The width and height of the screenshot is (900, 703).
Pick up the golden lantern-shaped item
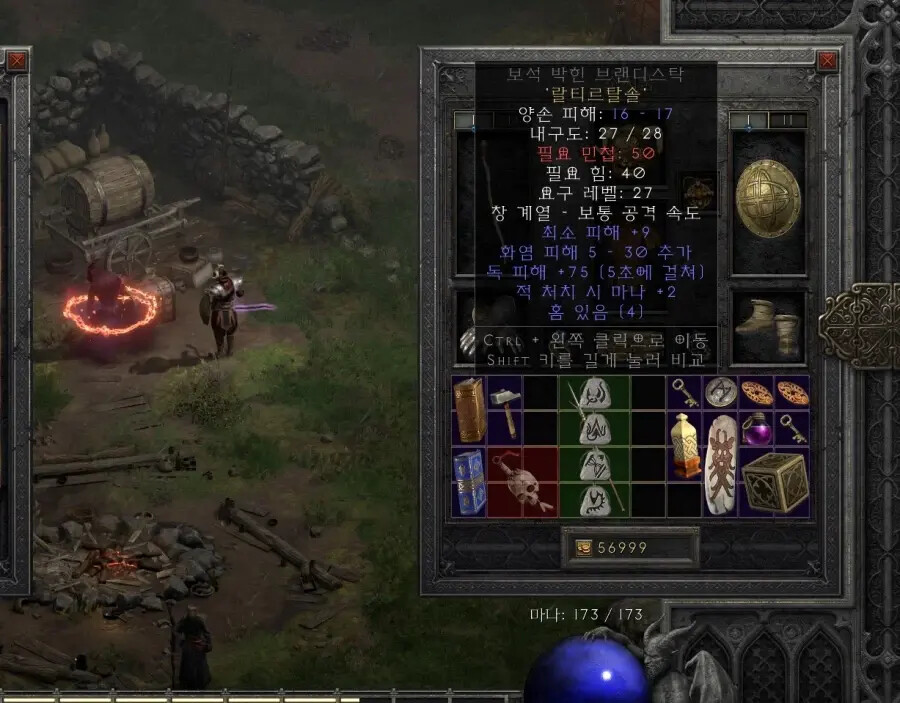(x=684, y=444)
